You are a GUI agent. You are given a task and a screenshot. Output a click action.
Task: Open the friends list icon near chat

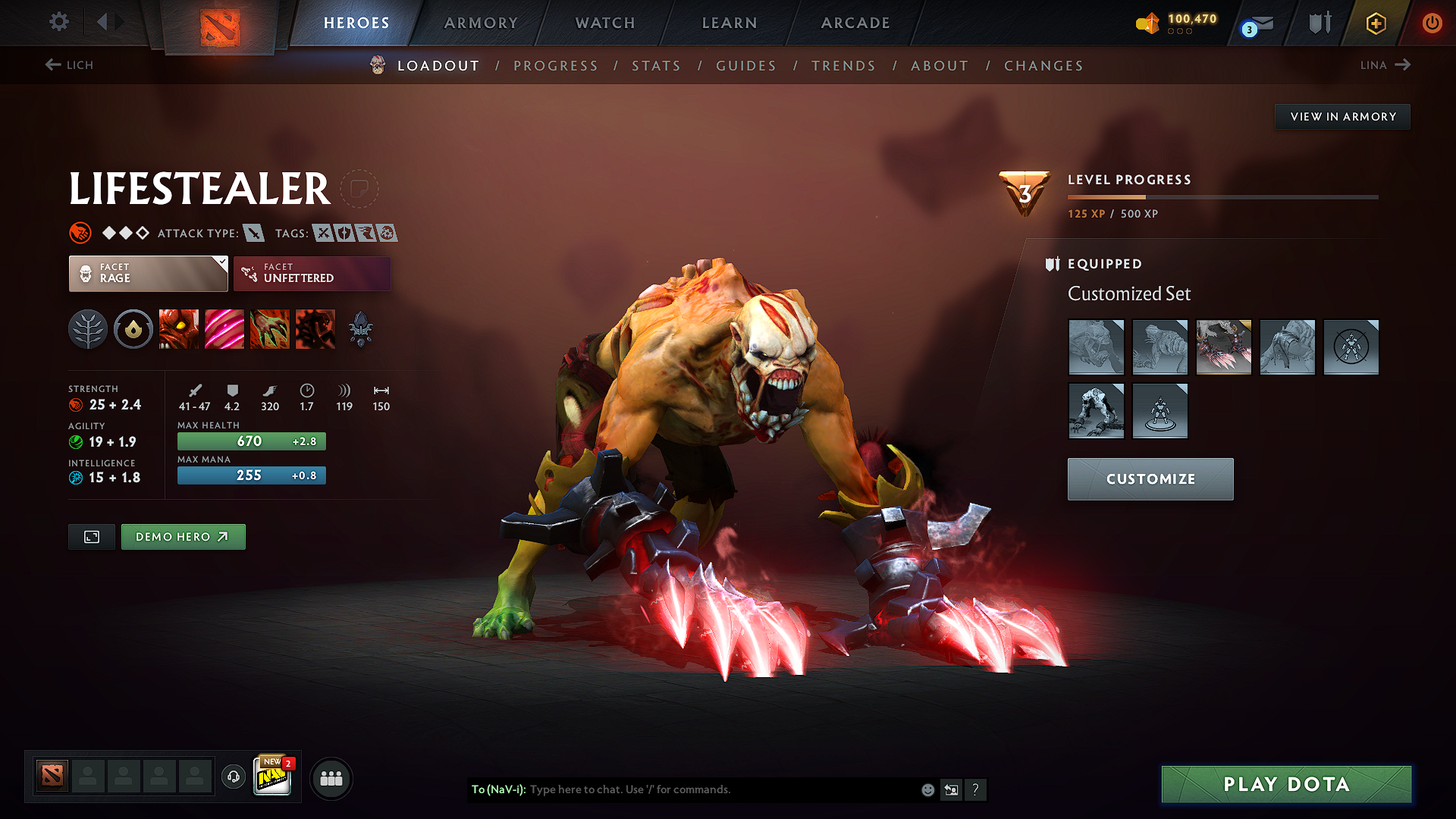pos(331,777)
